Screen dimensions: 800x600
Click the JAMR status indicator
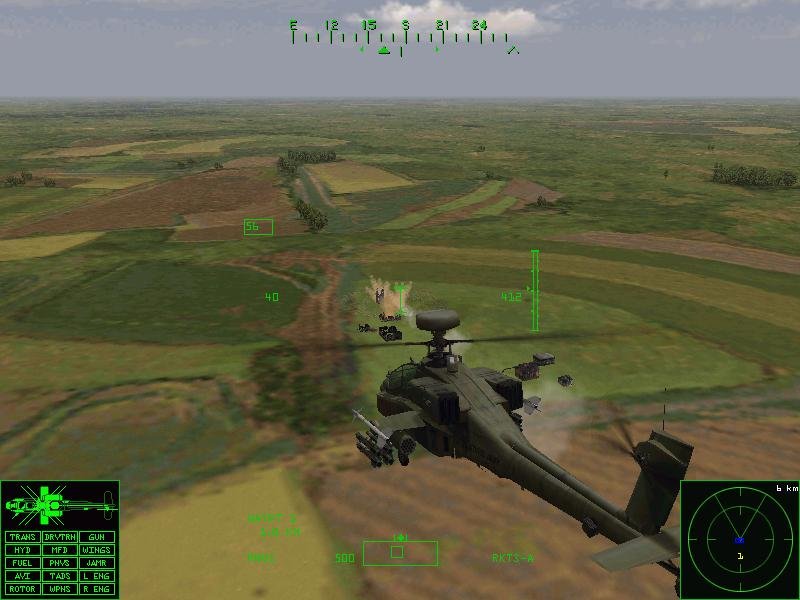(96, 563)
